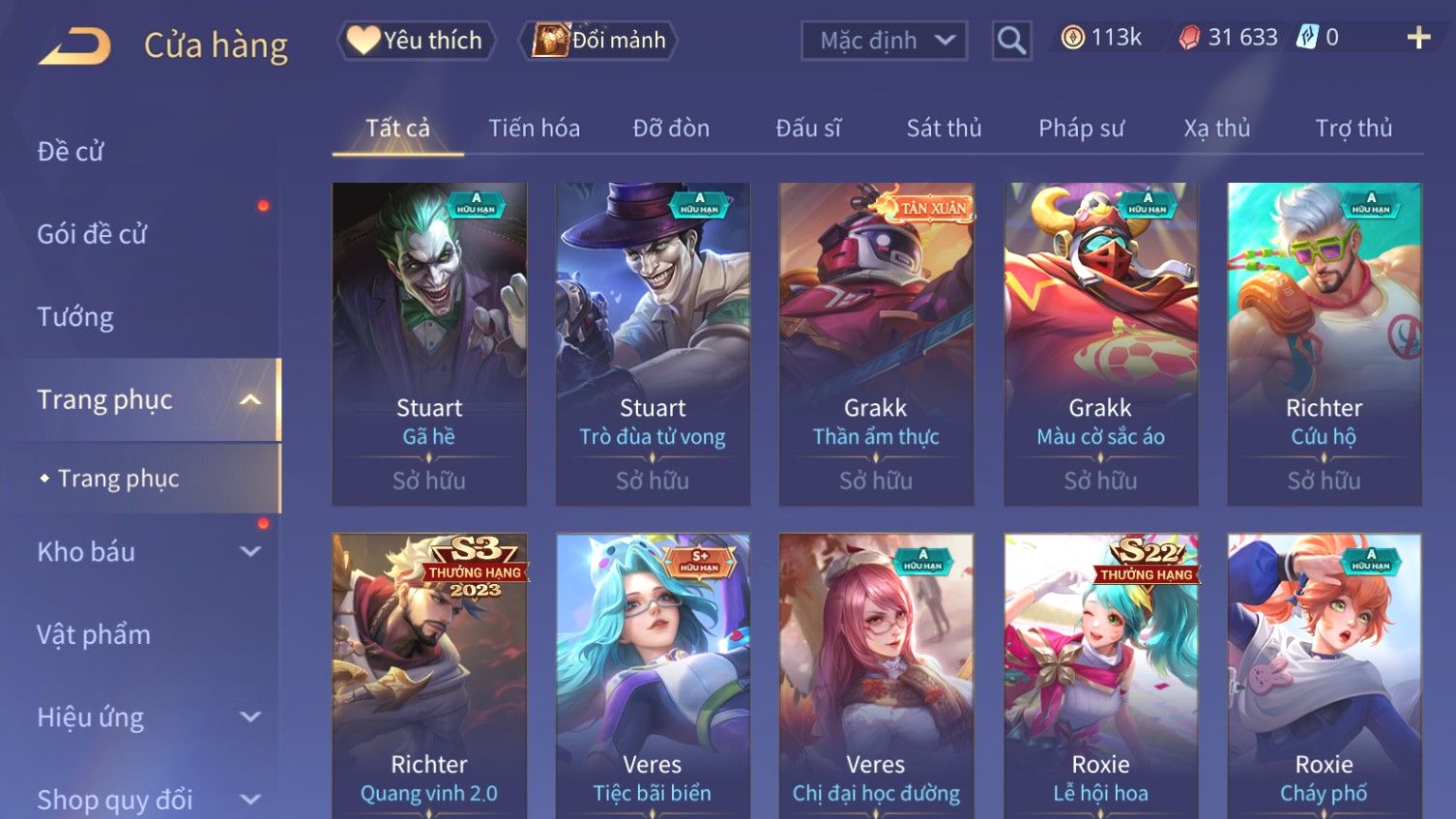Select the Đỡ đòn tab

pyautogui.click(x=671, y=129)
